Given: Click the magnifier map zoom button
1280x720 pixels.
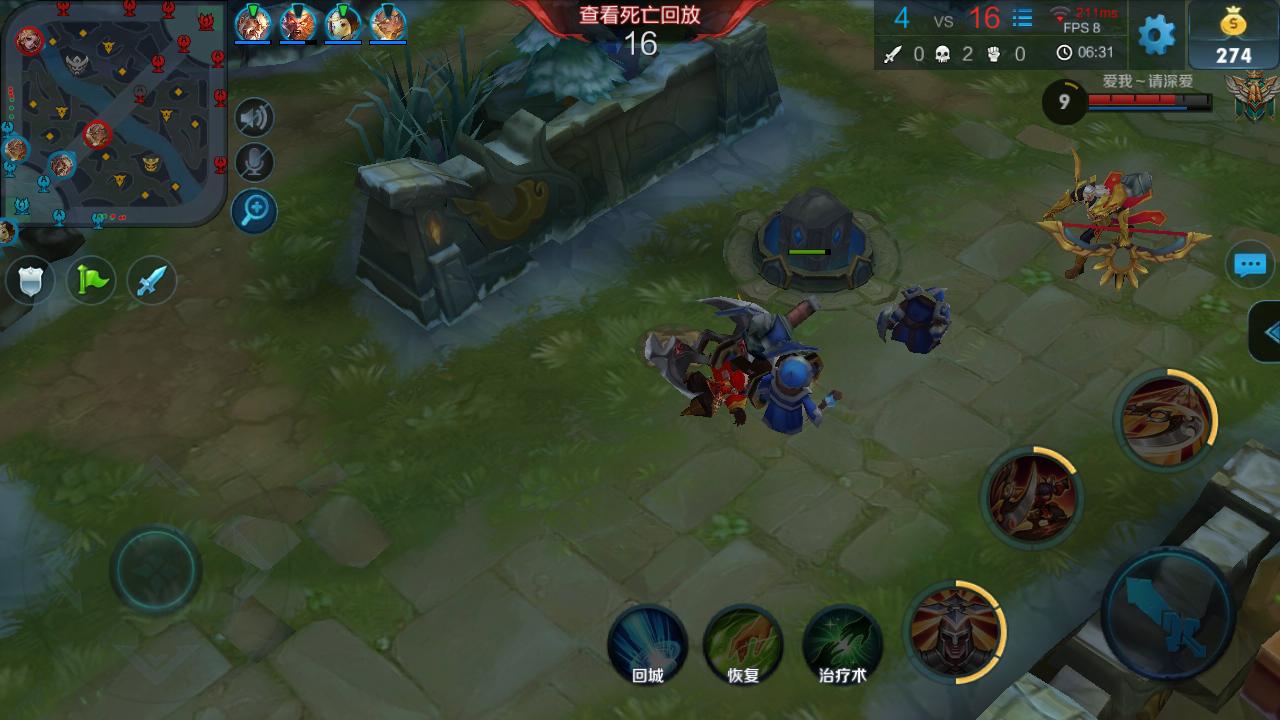Looking at the screenshot, I should [x=255, y=210].
